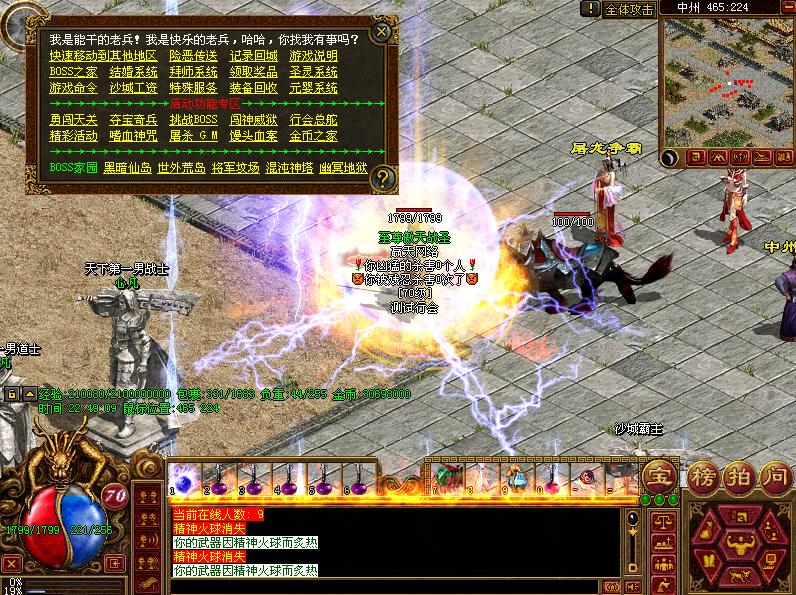Select the 金币之家 link

[313, 136]
